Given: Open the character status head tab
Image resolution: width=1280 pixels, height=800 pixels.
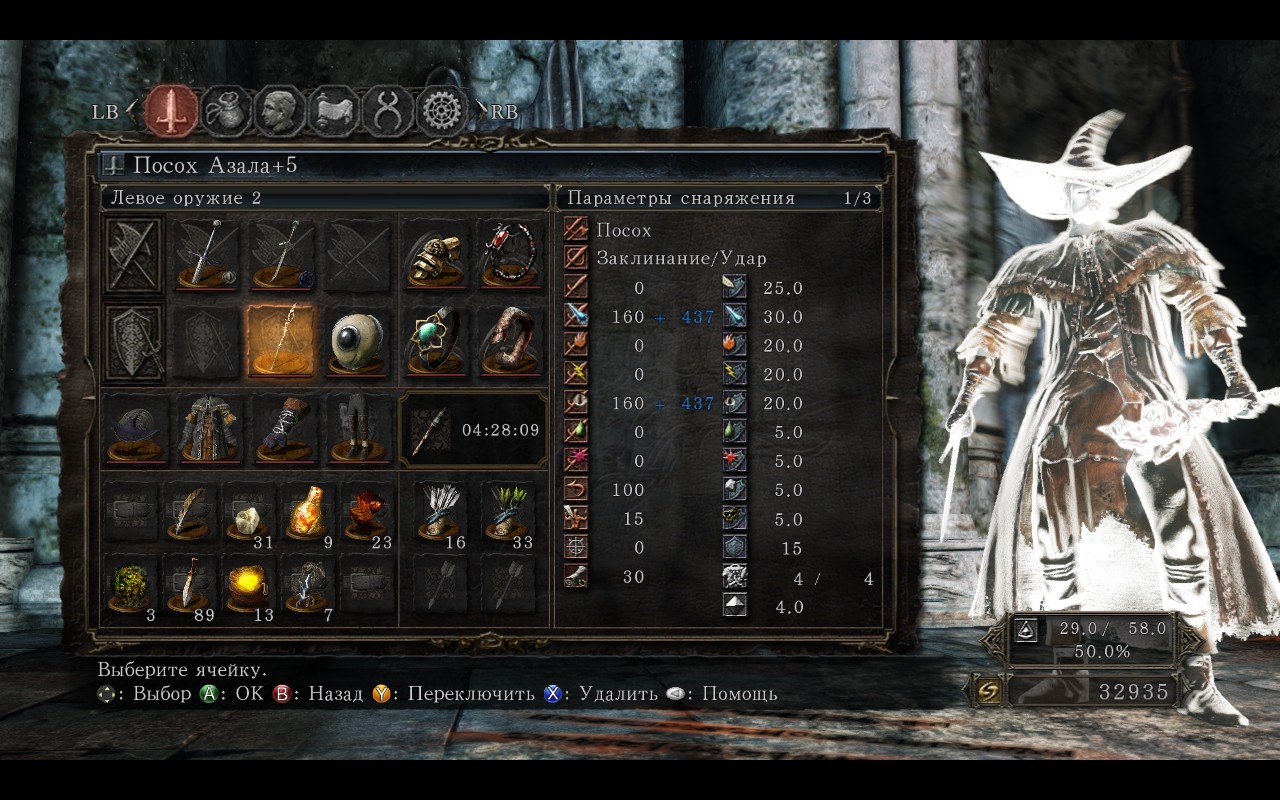Looking at the screenshot, I should [x=279, y=111].
